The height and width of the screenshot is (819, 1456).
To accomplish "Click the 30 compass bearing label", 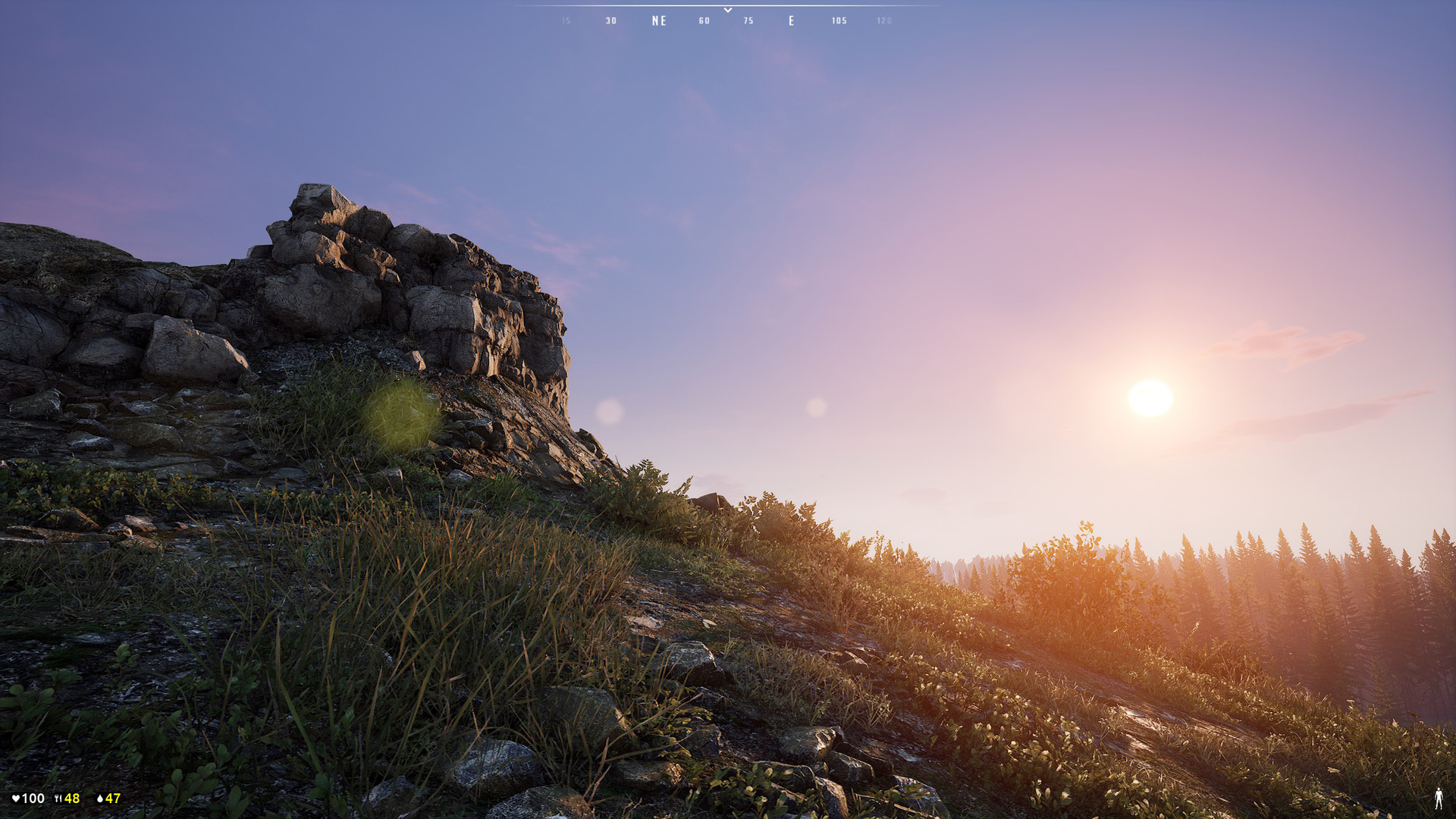I will click(x=610, y=21).
